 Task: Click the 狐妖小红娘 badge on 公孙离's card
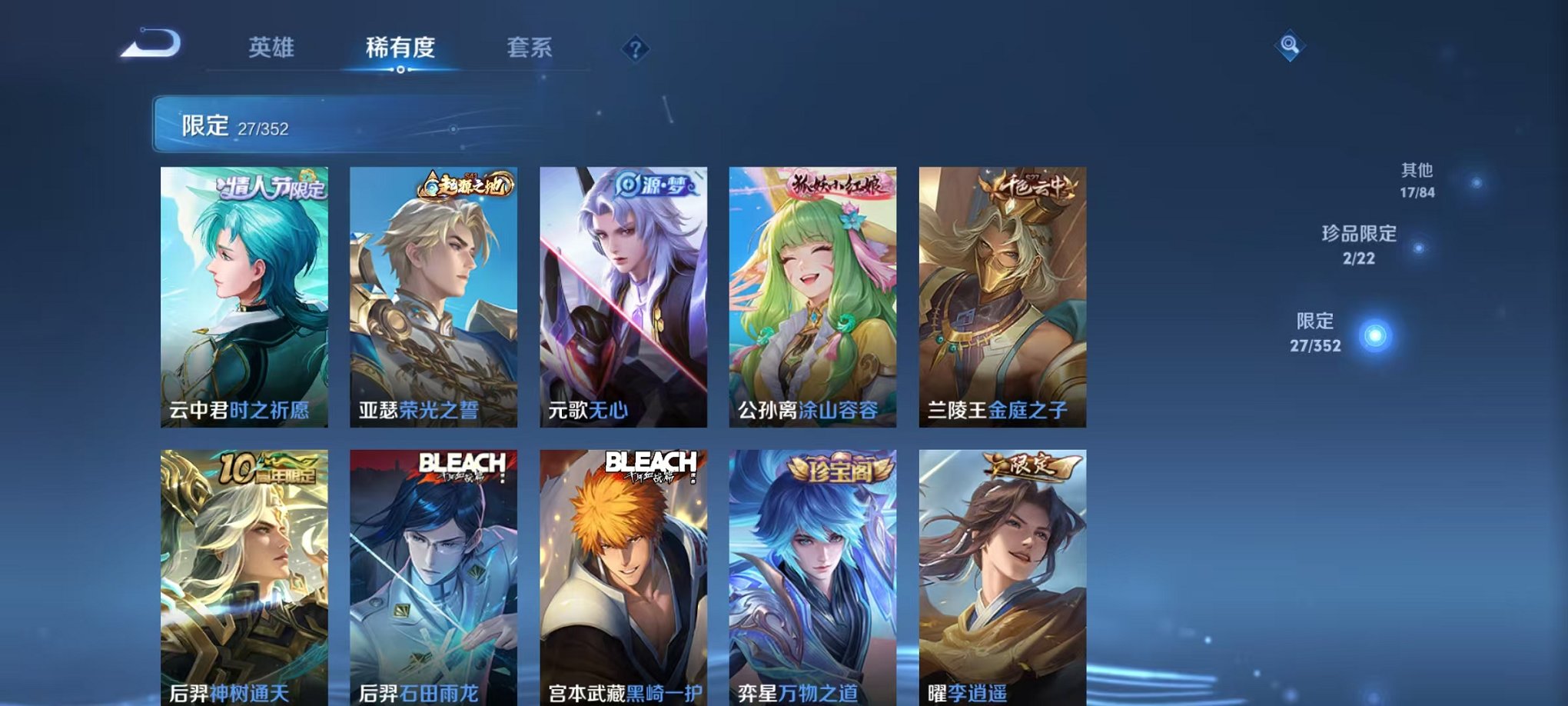837,185
